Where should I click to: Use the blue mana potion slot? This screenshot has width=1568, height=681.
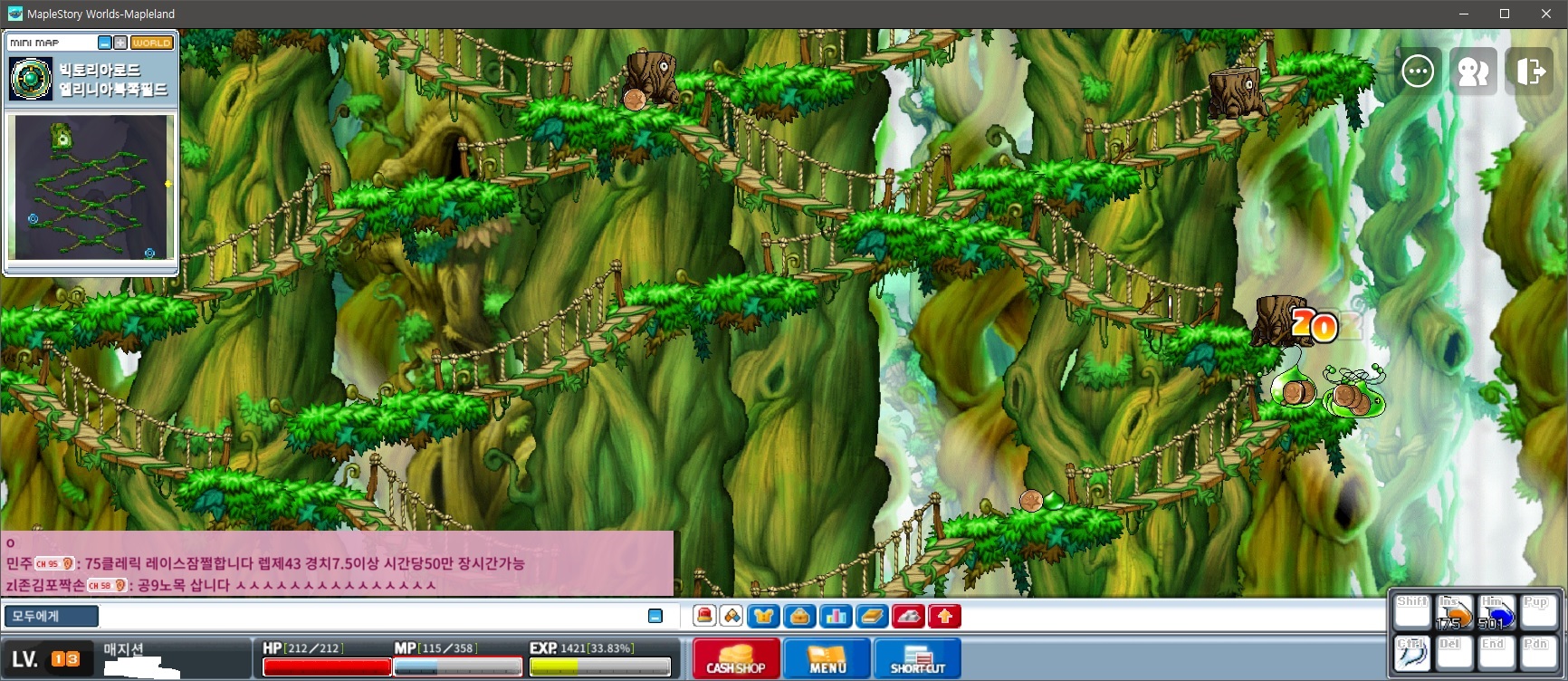[1496, 613]
